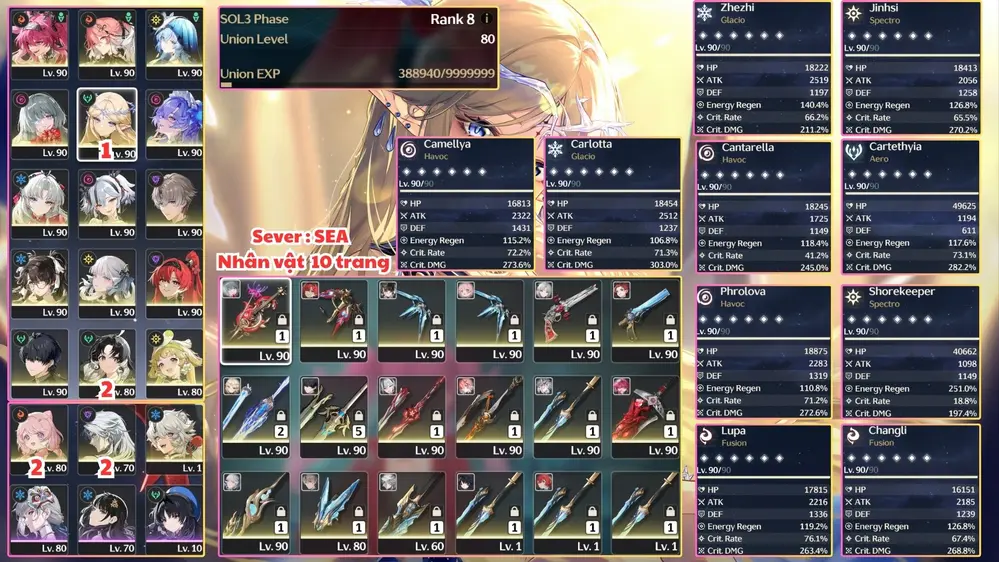Choose the weapon slot with rank 5
Image resolution: width=999 pixels, height=562 pixels.
(334, 417)
